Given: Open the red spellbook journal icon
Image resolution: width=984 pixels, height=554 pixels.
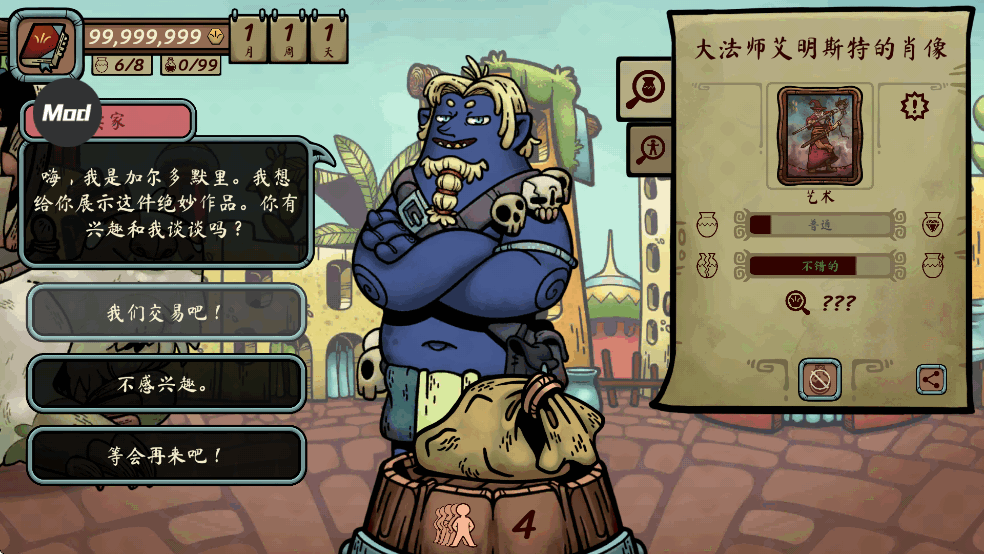Looking at the screenshot, I should [x=44, y=43].
